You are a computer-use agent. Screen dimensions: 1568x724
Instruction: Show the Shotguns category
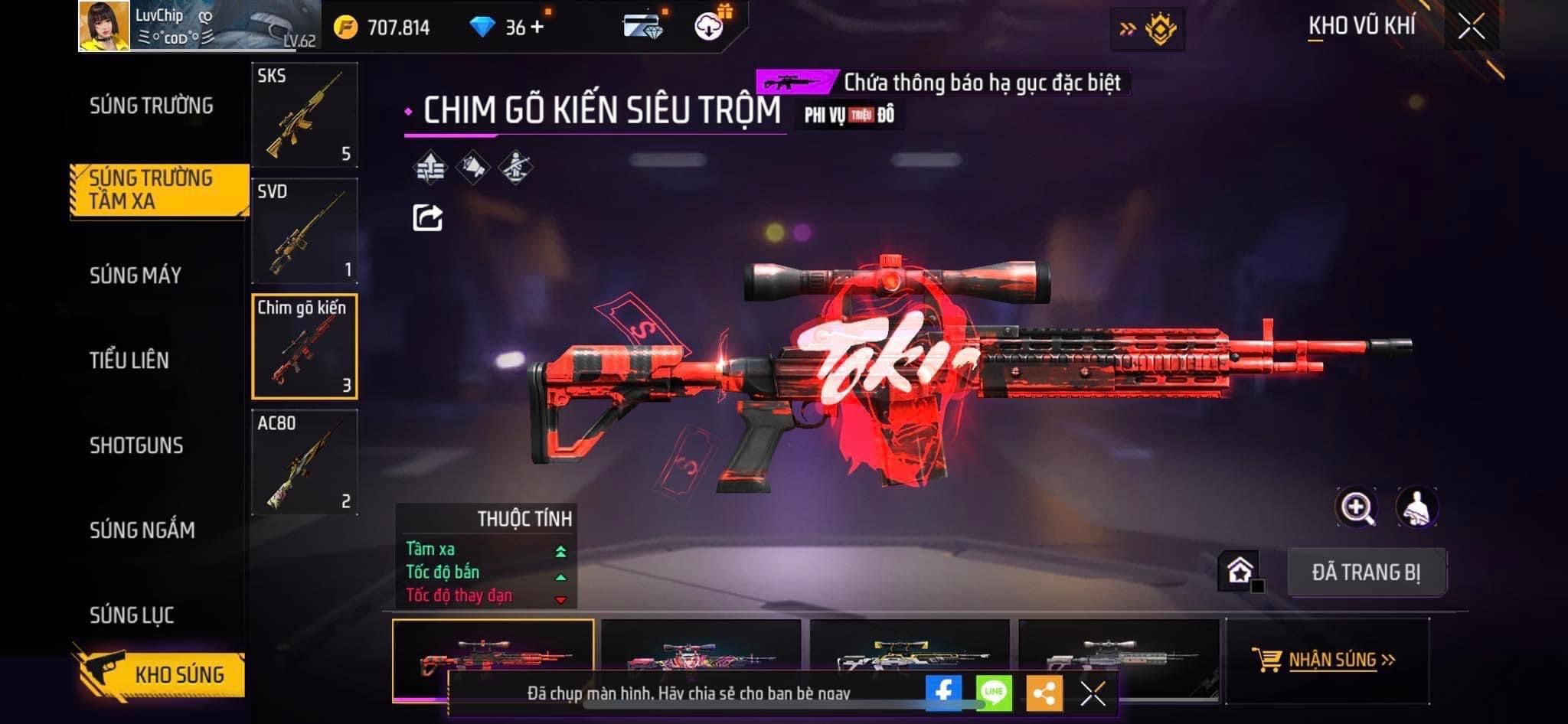pos(136,445)
